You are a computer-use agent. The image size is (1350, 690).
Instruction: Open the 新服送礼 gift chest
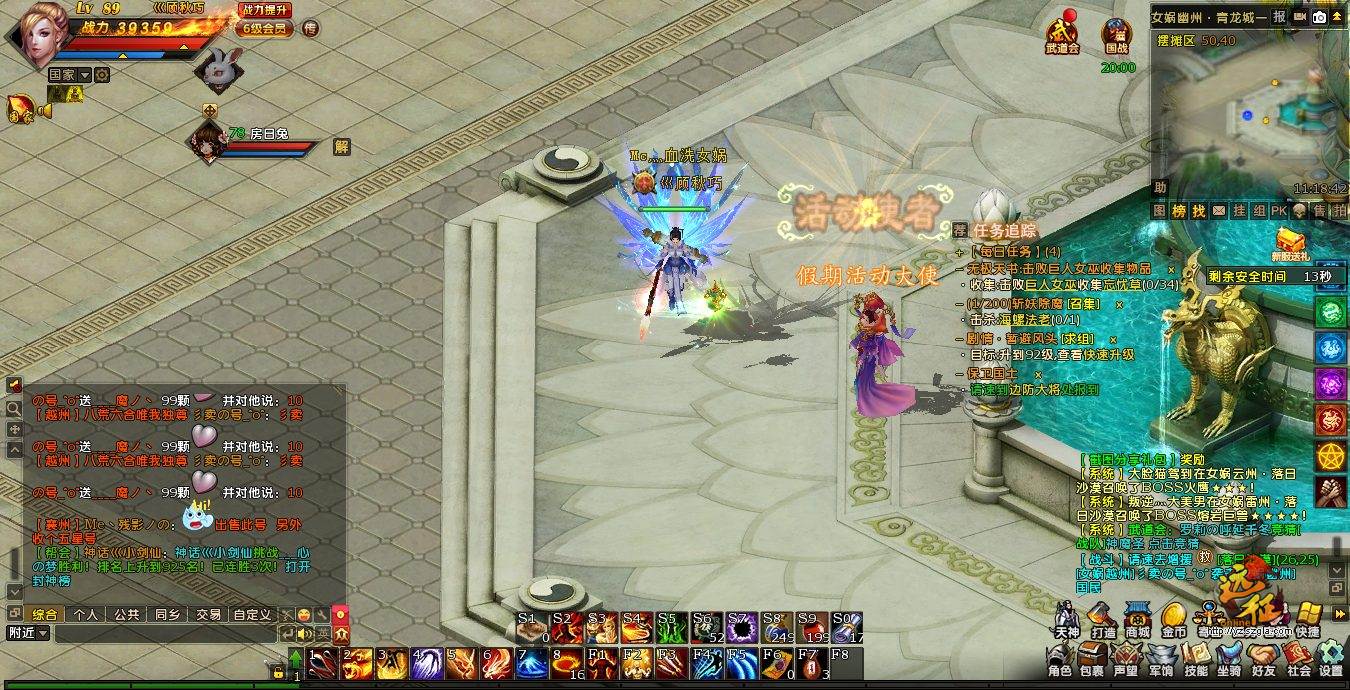tap(1291, 242)
